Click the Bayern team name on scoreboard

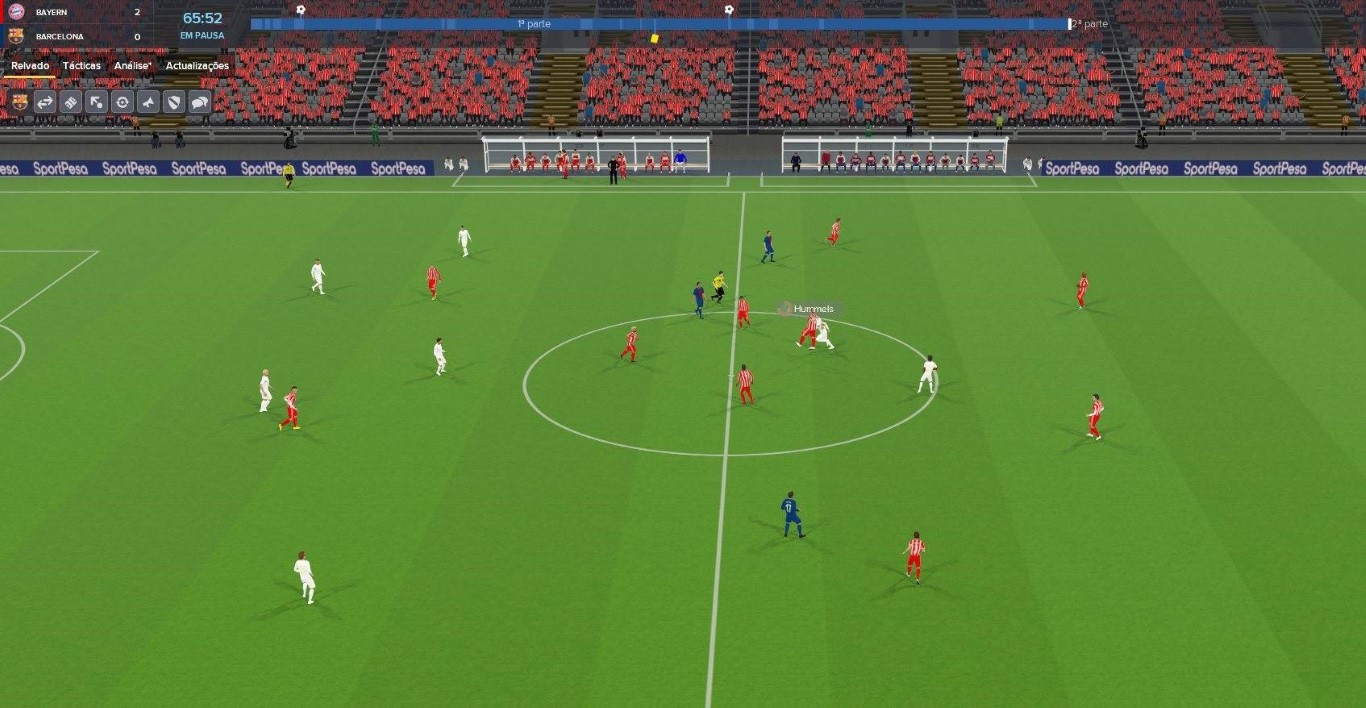(x=52, y=12)
